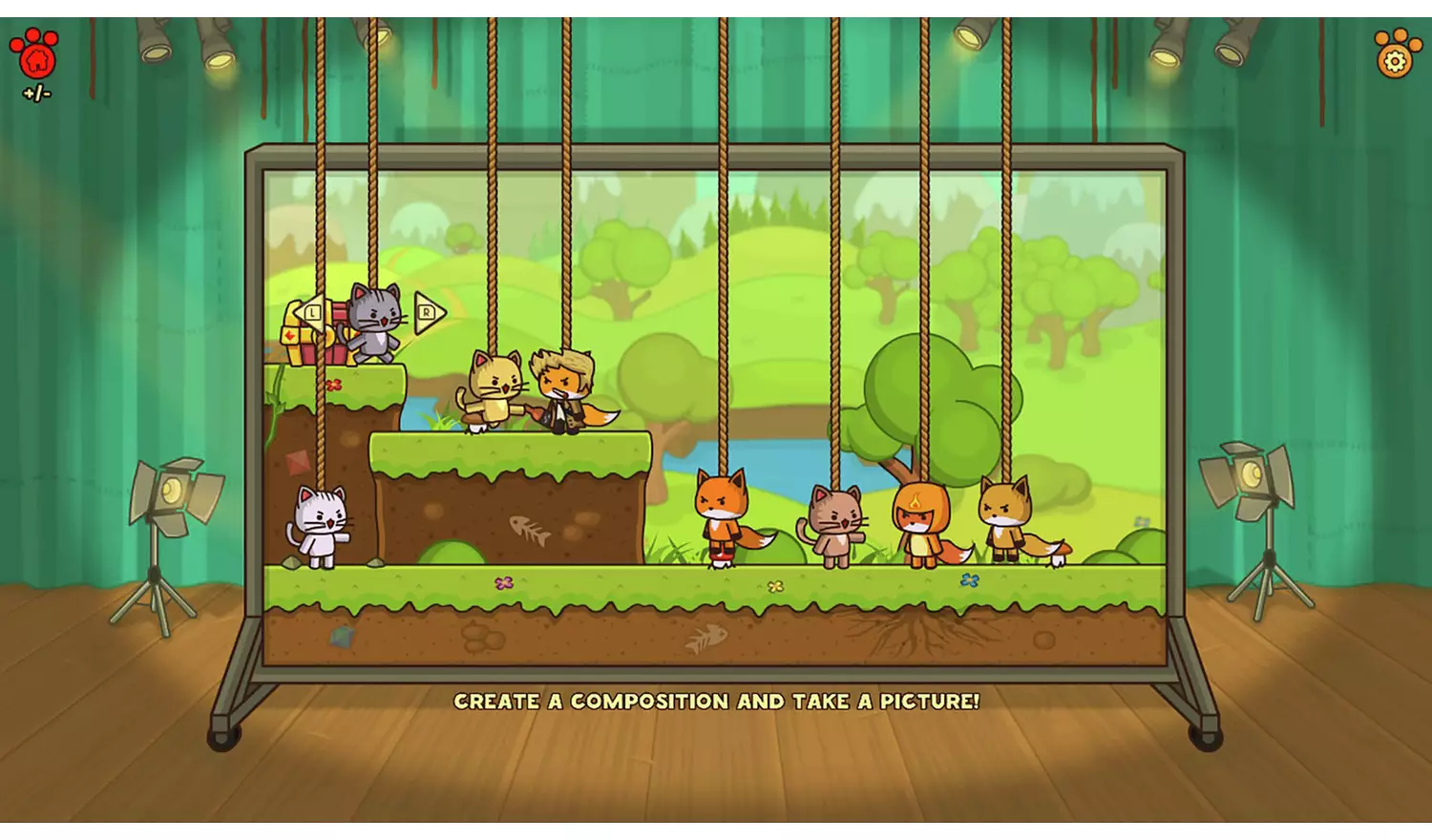The height and width of the screenshot is (840, 1432).
Task: Open the red paw home button
Action: point(35,55)
